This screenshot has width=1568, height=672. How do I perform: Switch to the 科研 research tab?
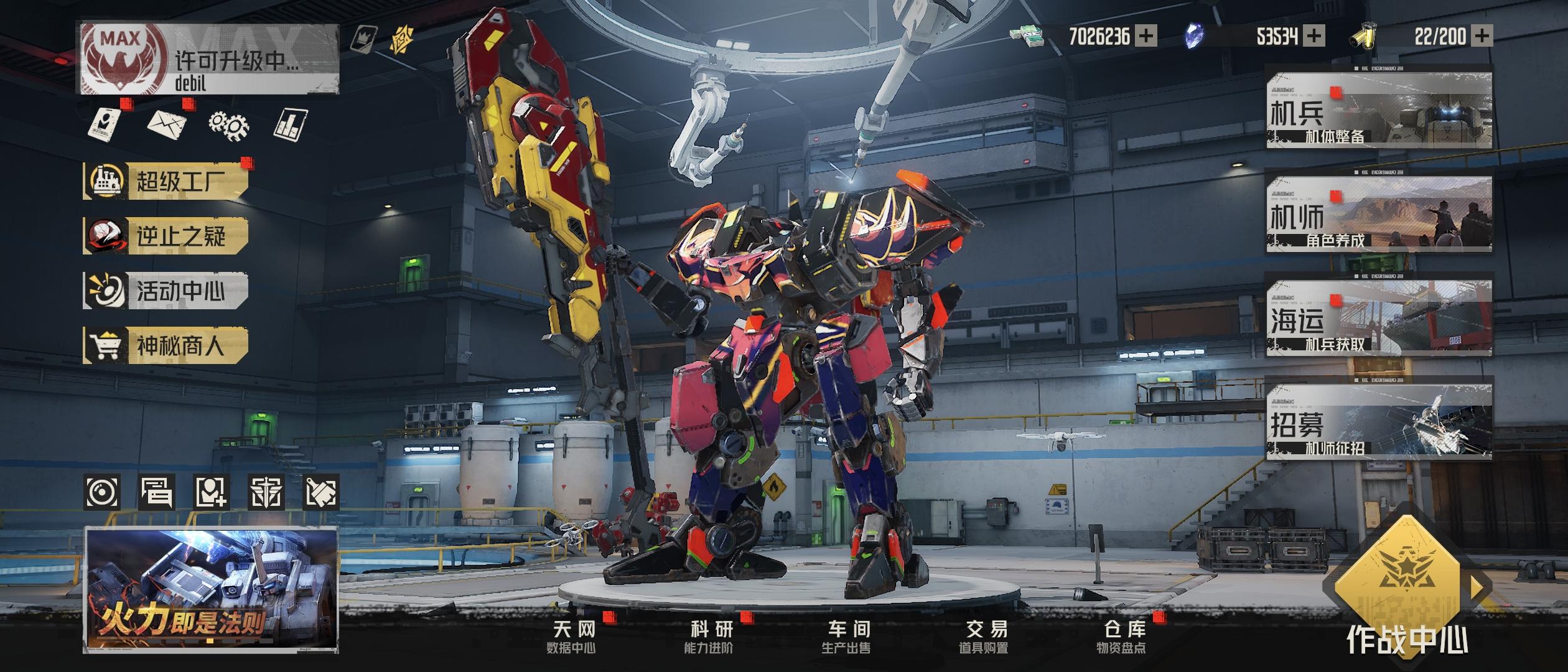click(x=711, y=637)
